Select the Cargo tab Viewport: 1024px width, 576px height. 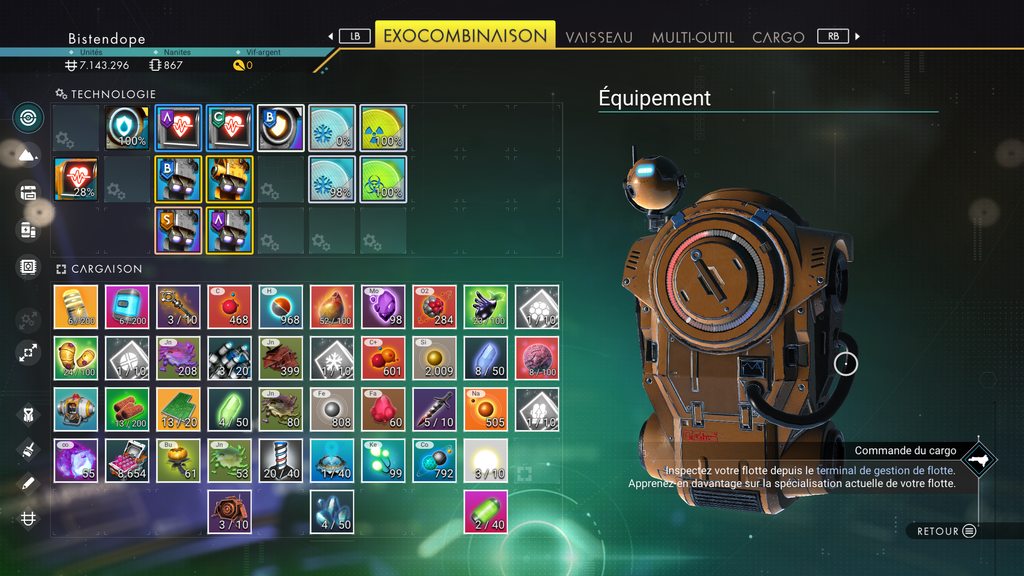(778, 37)
